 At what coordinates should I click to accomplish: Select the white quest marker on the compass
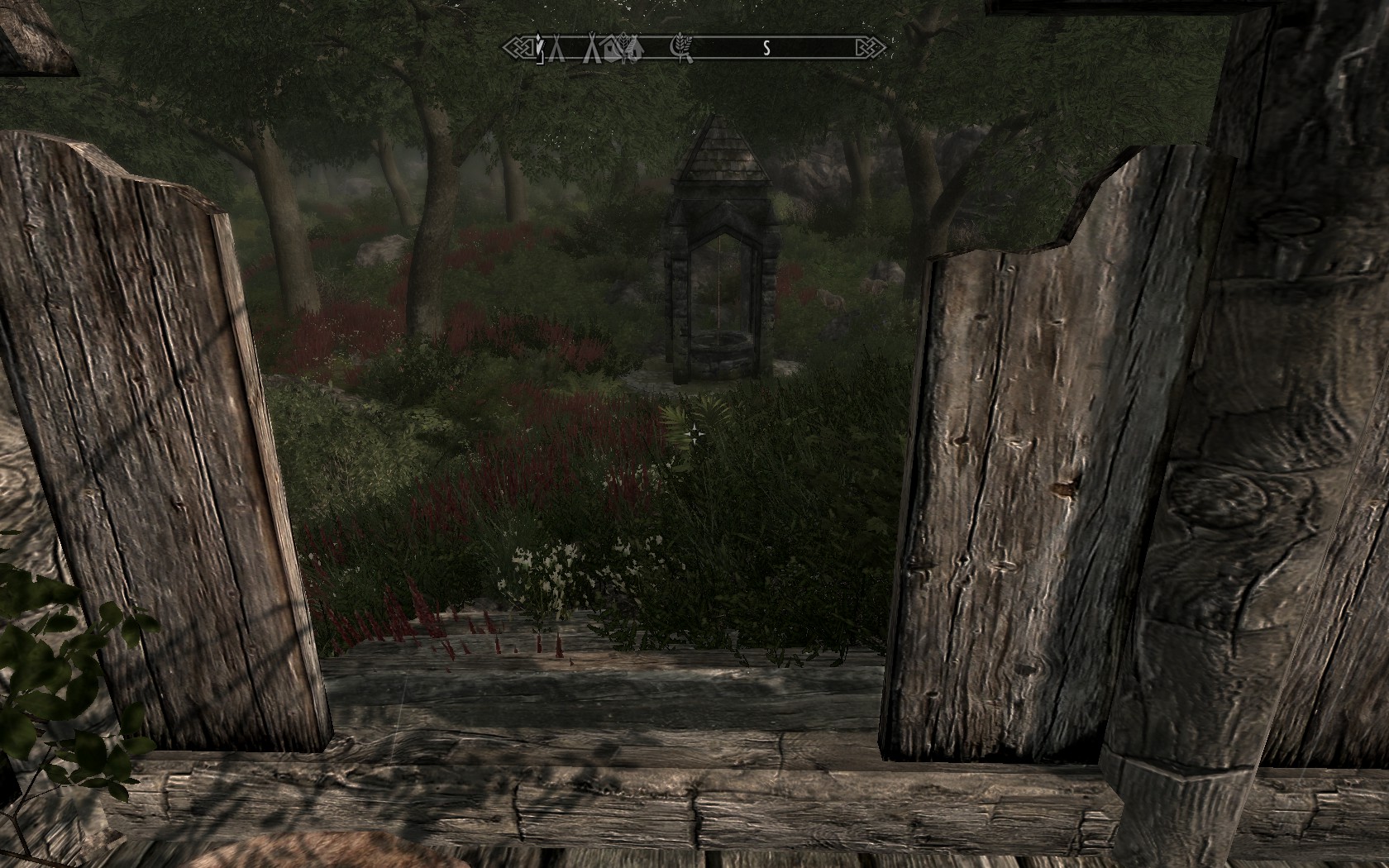539,49
